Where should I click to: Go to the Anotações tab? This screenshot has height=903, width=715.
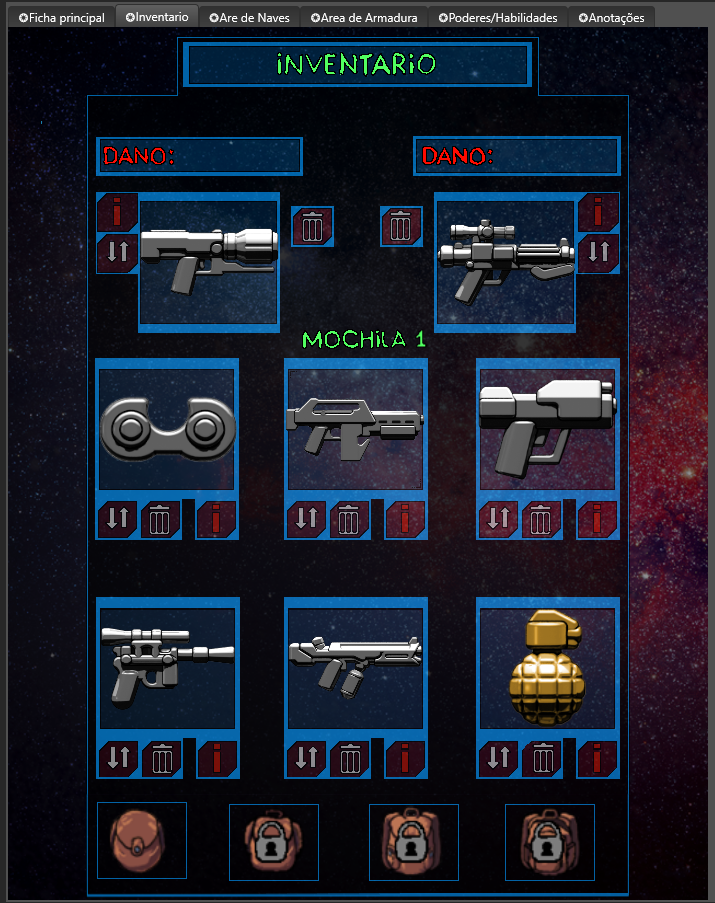pyautogui.click(x=611, y=18)
